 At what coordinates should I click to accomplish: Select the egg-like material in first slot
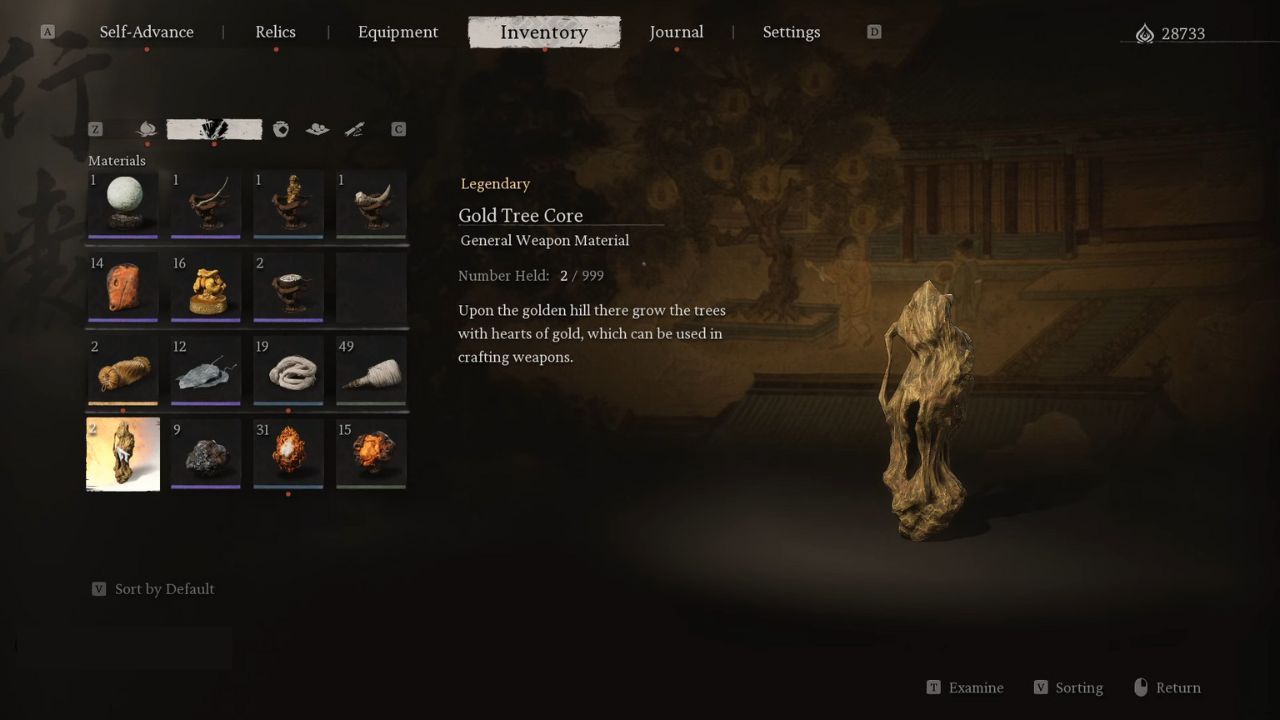(x=122, y=205)
